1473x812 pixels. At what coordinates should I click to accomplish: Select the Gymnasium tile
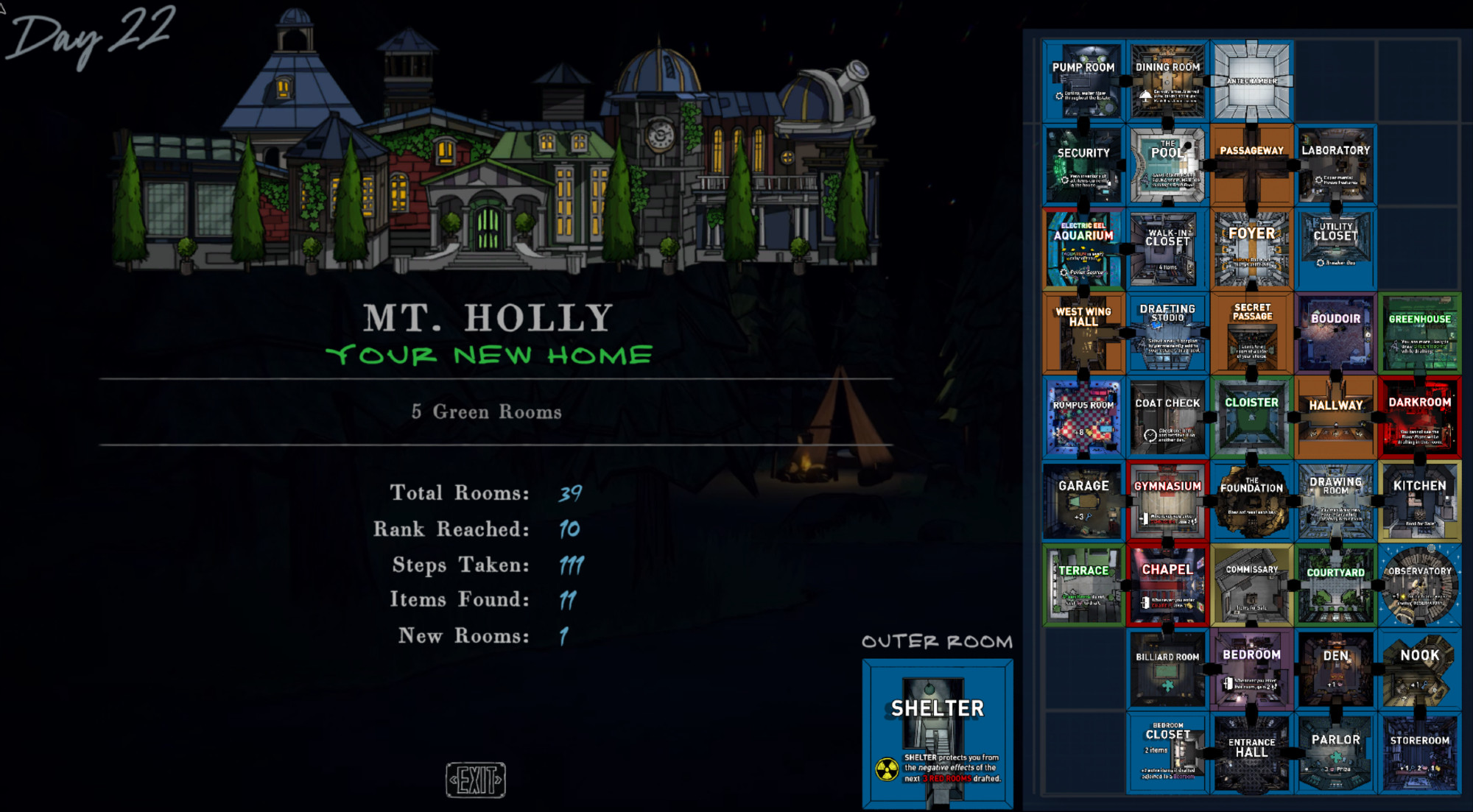coord(1167,501)
